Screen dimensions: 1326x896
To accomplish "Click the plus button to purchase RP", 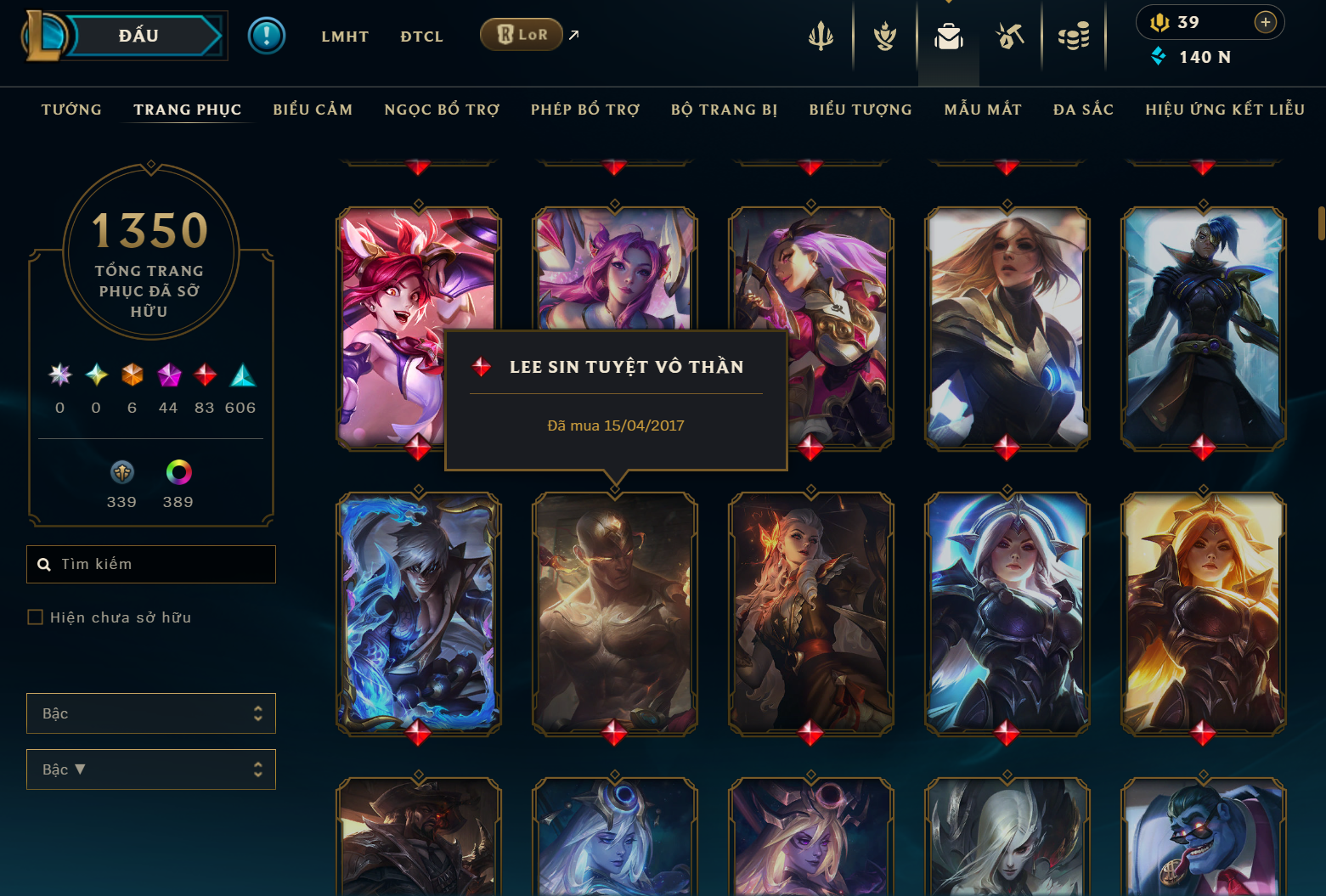I will 1265,22.
